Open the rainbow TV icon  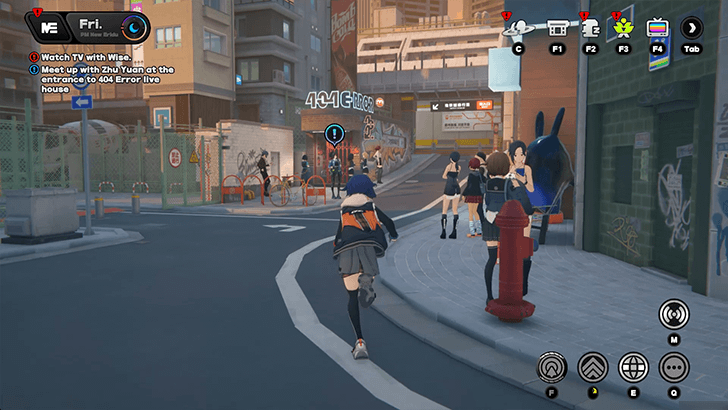(x=657, y=28)
